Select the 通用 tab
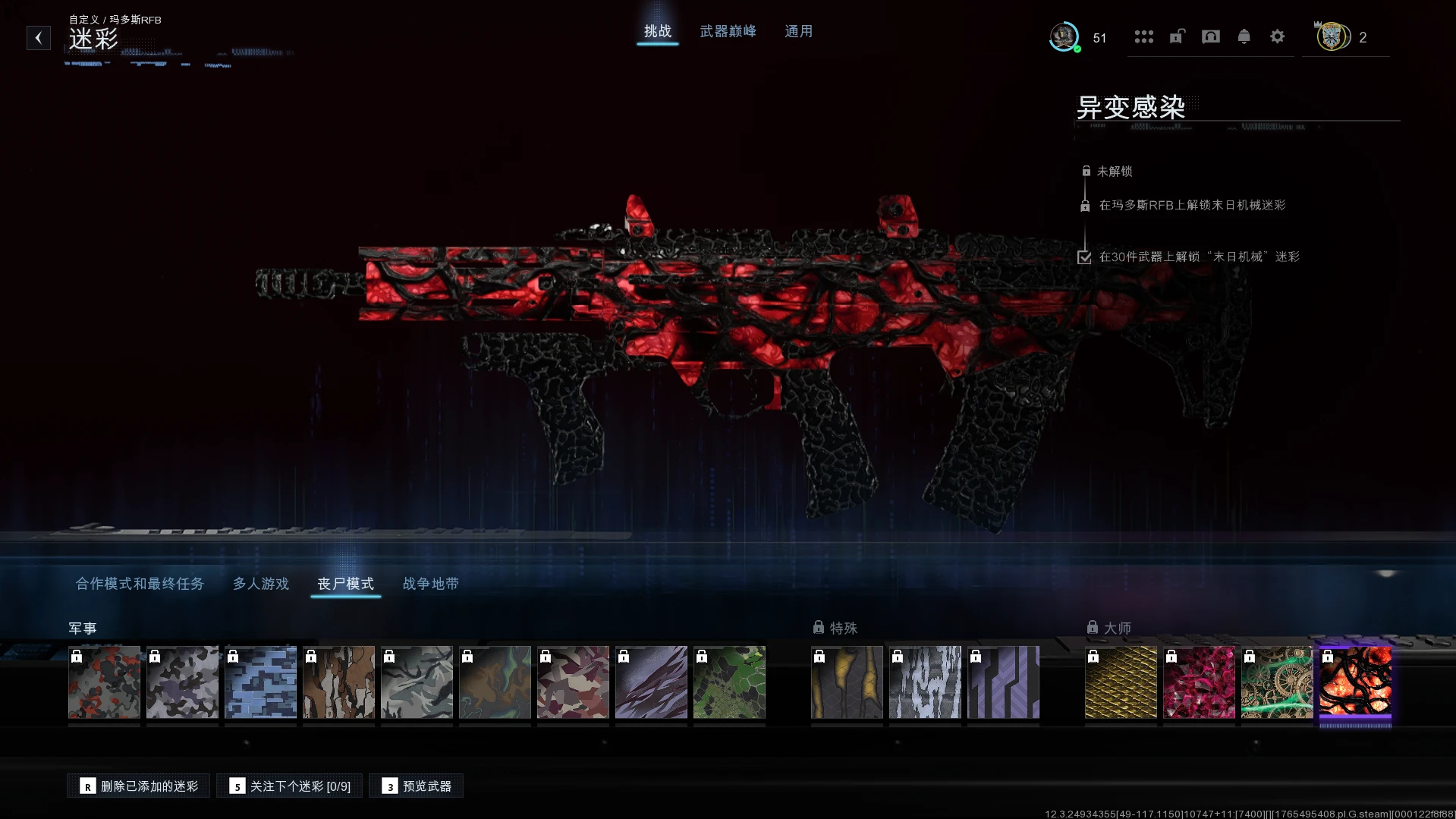Screen dimensions: 1456x819 coord(798,31)
